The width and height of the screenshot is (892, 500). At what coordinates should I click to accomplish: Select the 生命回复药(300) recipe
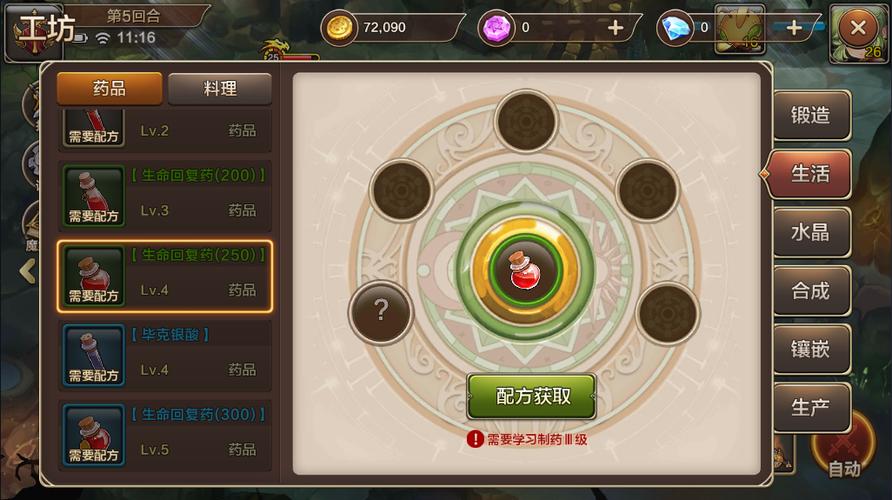pos(164,433)
